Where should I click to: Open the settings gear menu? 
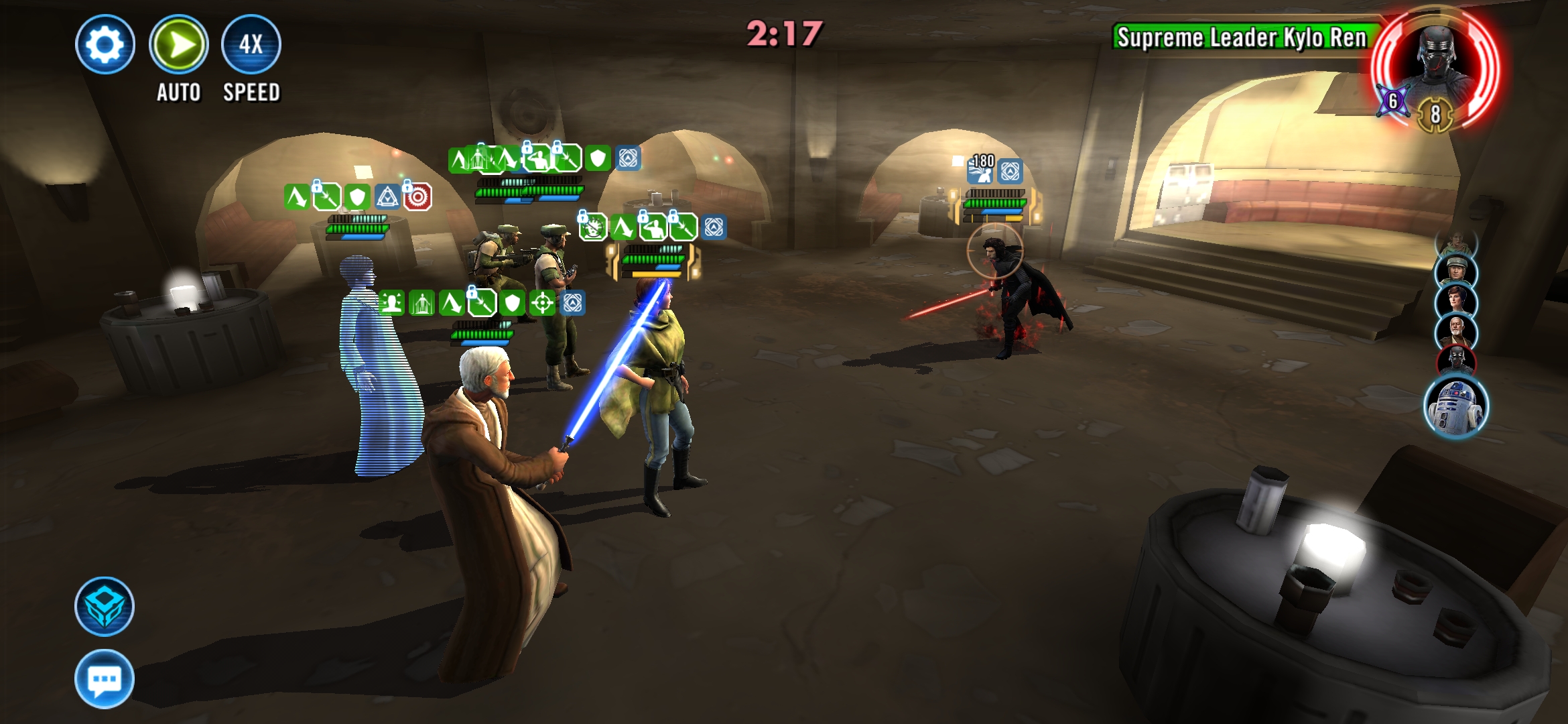point(105,45)
